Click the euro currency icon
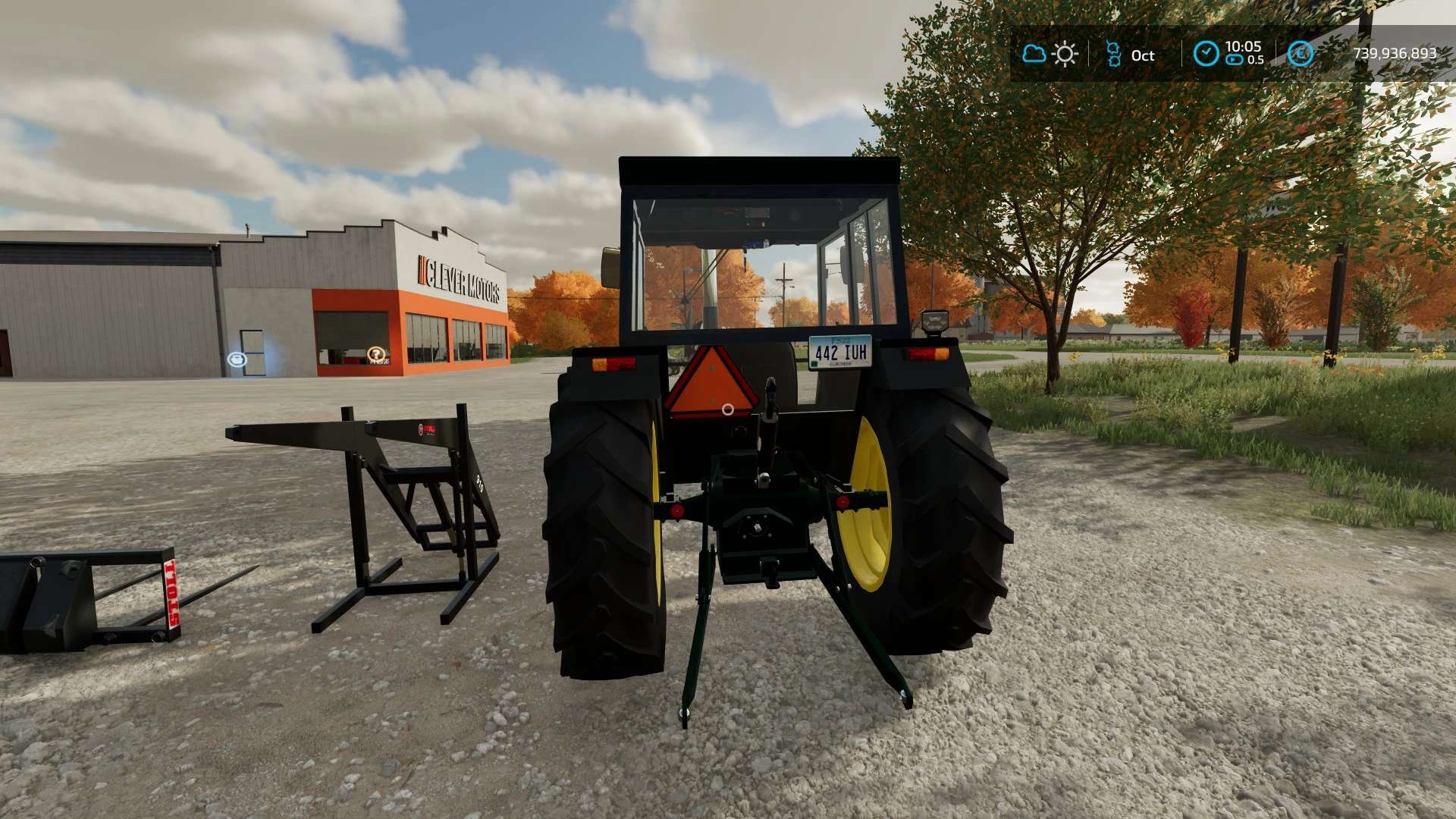 1301,54
